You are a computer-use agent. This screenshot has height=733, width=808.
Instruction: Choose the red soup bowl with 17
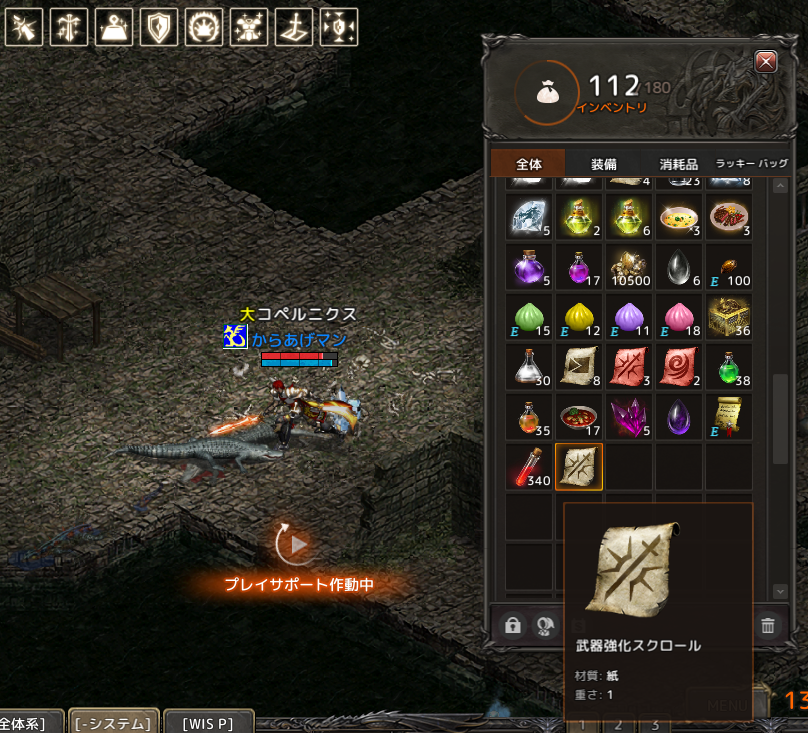click(x=579, y=417)
